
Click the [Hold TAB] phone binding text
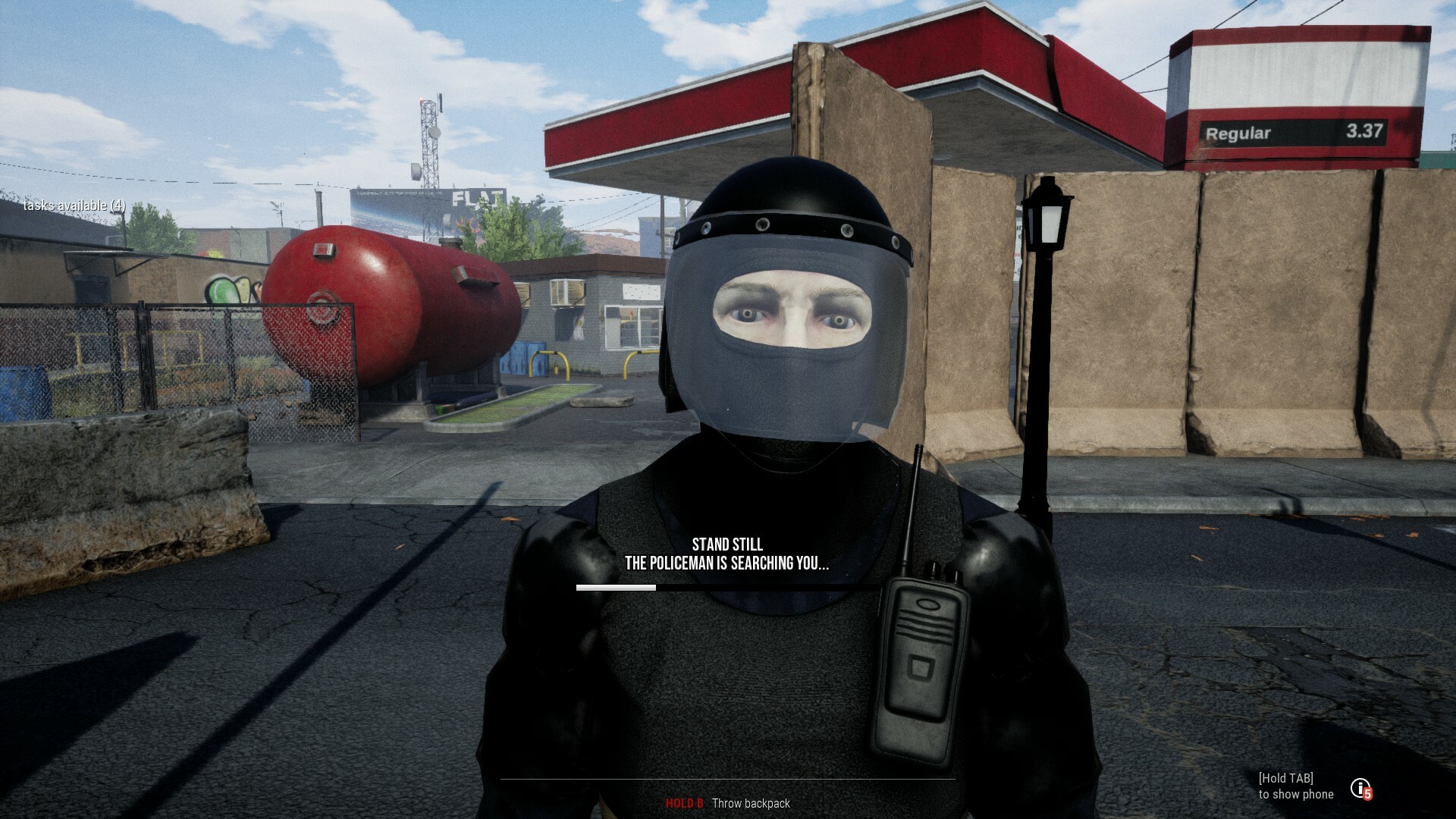coord(1287,777)
